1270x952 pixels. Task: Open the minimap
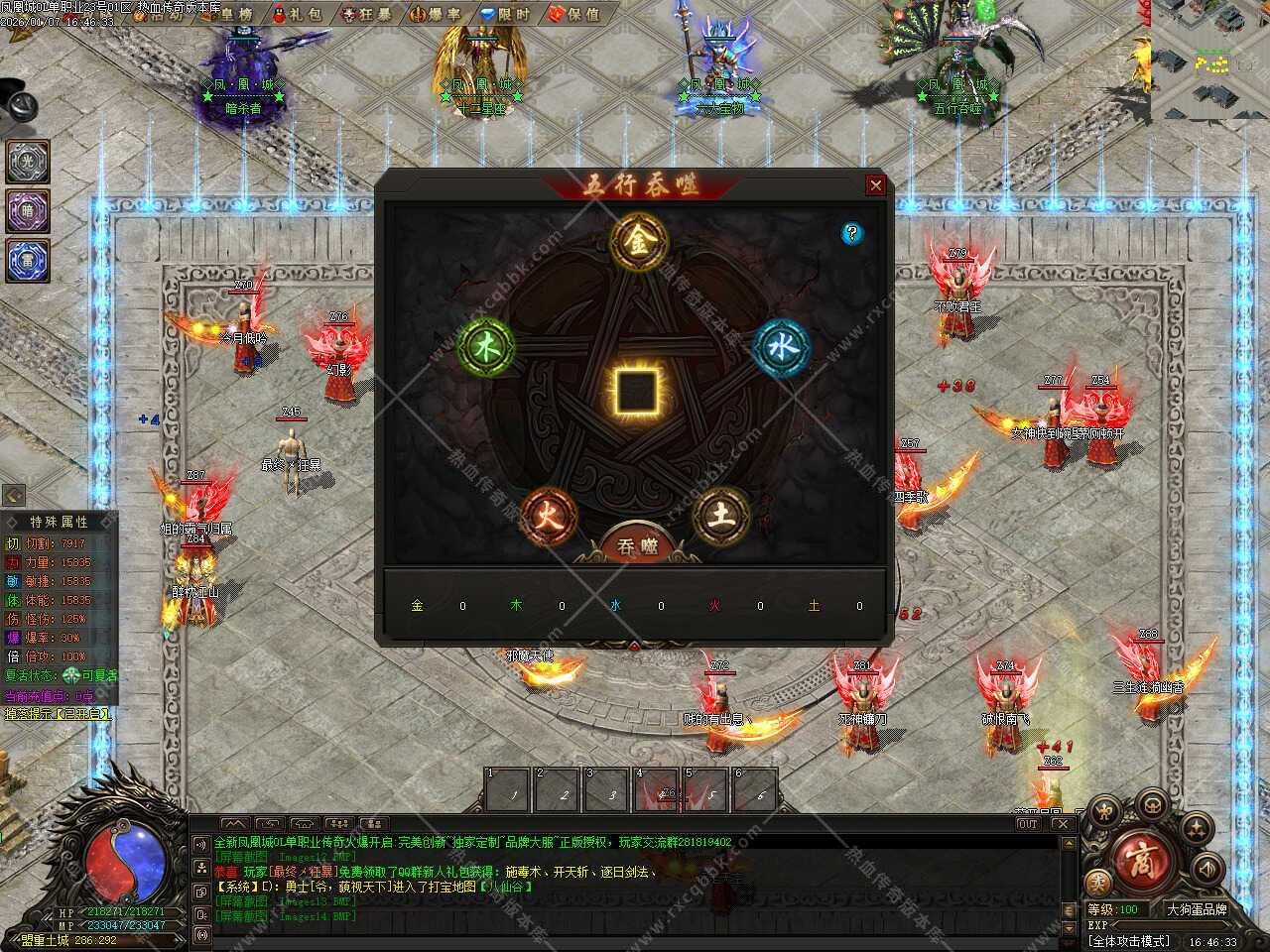point(1210,59)
